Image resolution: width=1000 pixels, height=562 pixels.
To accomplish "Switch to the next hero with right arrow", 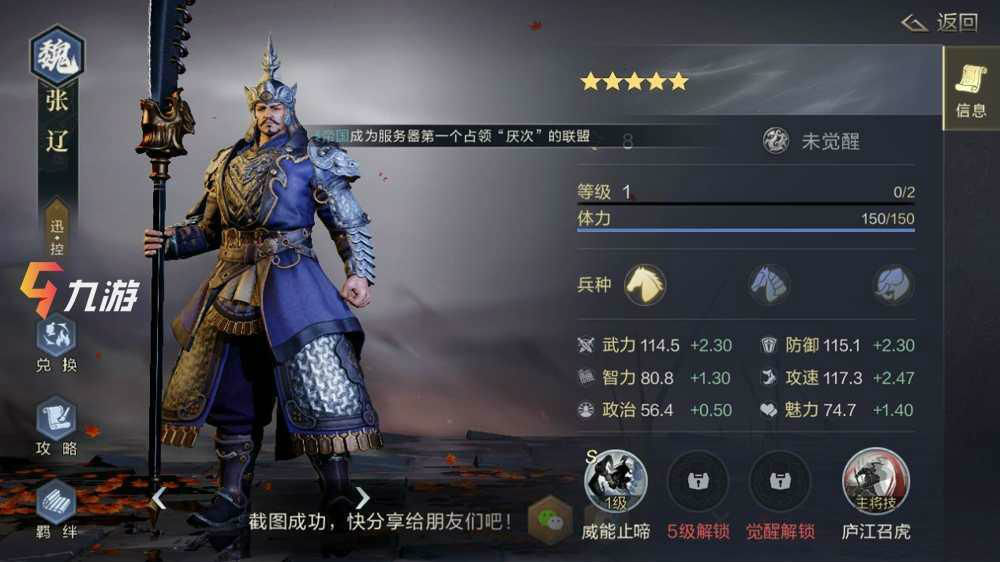I will (362, 497).
